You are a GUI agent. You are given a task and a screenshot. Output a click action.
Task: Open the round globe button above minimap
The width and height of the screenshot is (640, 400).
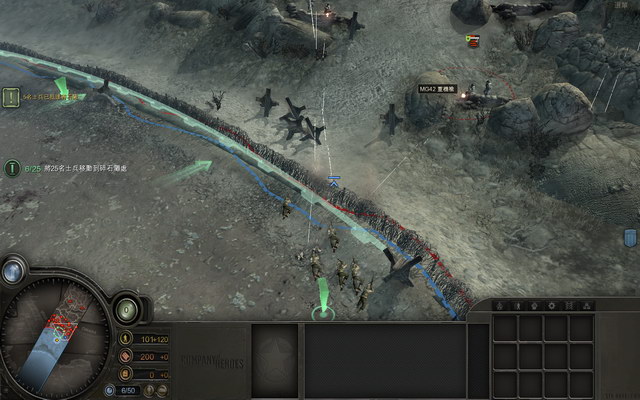pos(13,270)
